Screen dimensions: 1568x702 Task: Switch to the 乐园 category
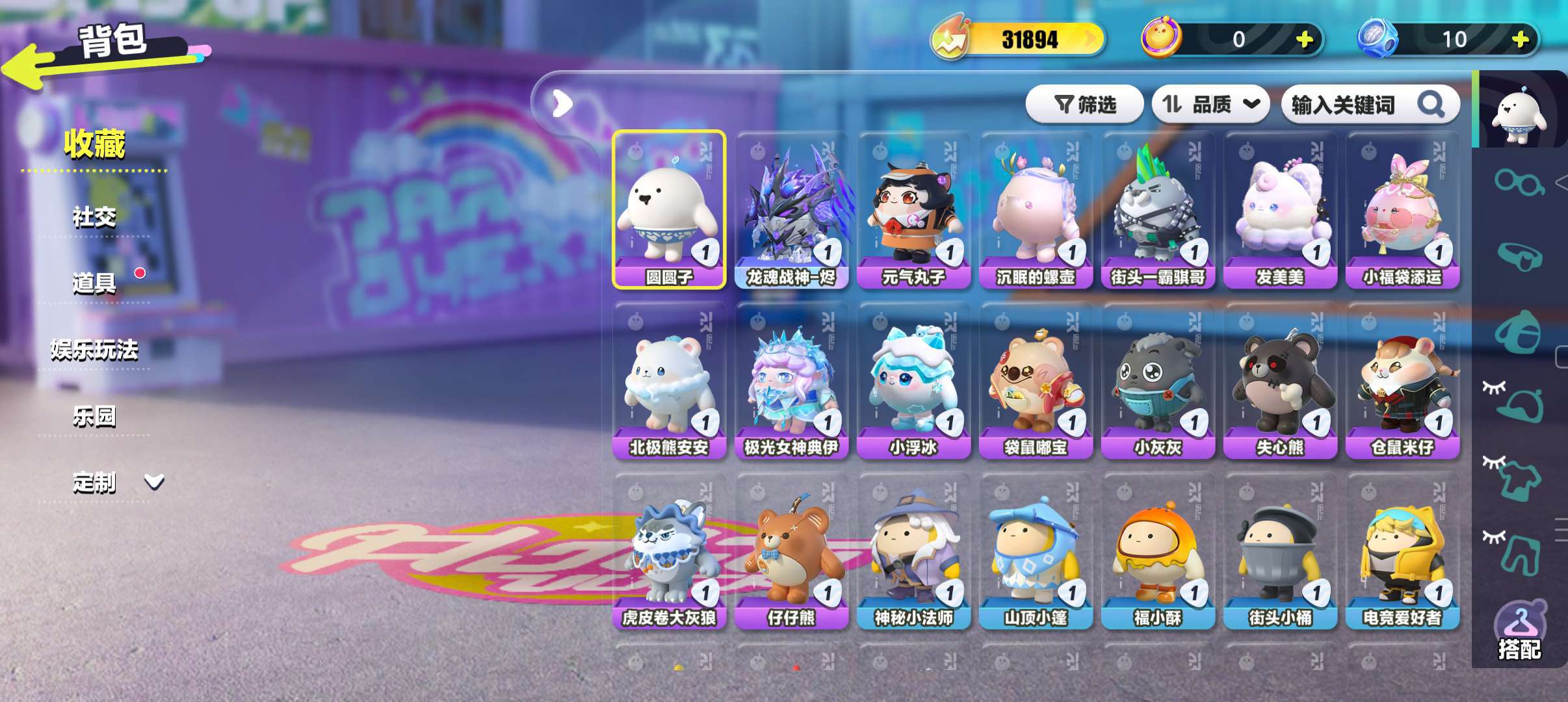click(x=94, y=417)
